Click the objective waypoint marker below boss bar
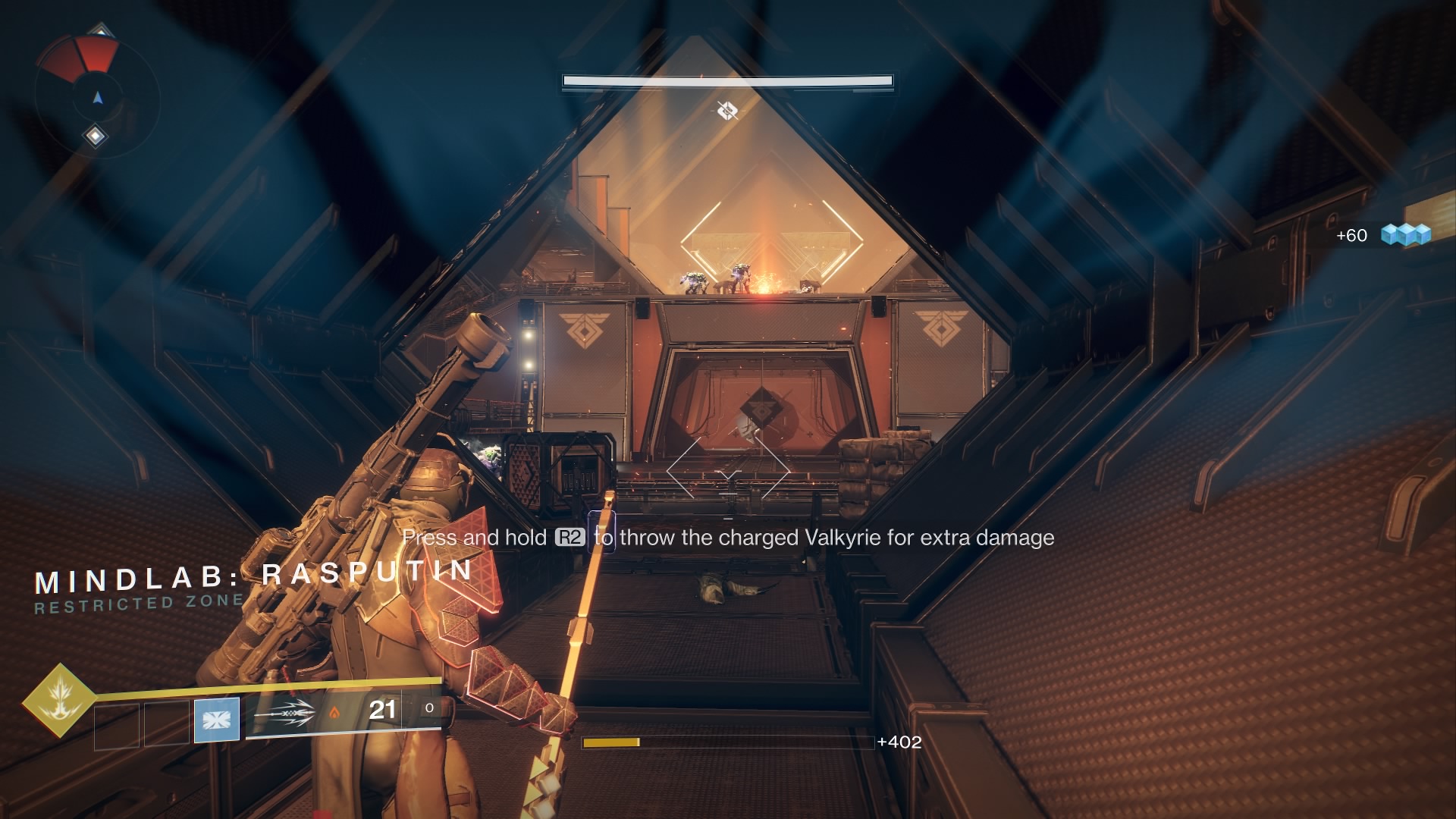 (727, 111)
